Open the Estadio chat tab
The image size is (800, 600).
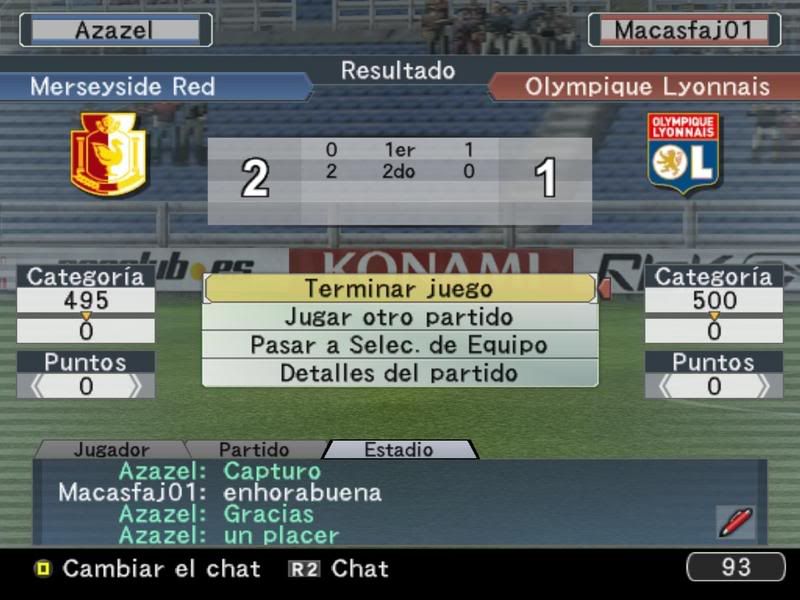click(398, 450)
